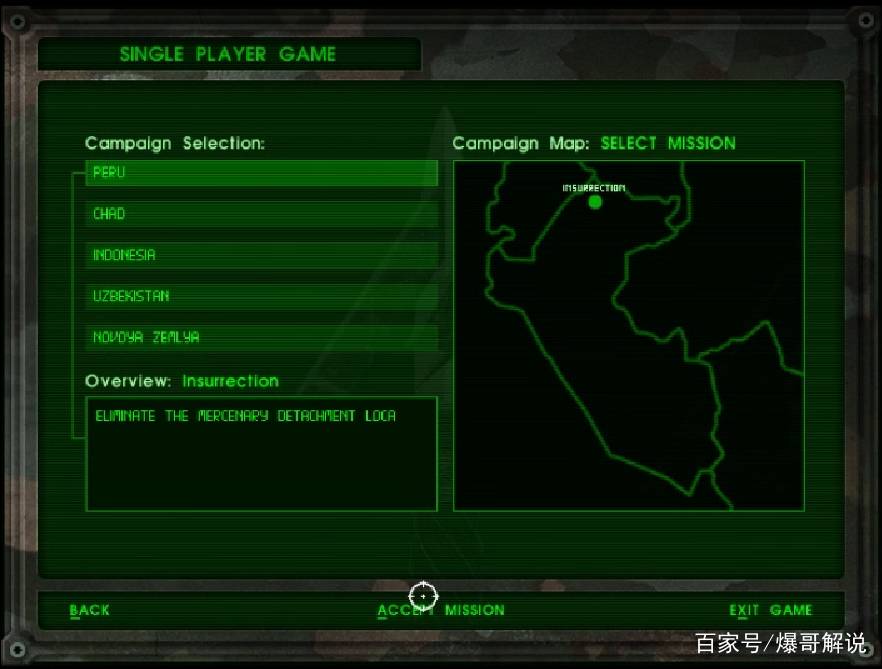Screen dimensions: 882x669
Task: Select the Peru campaign
Action: [x=261, y=173]
